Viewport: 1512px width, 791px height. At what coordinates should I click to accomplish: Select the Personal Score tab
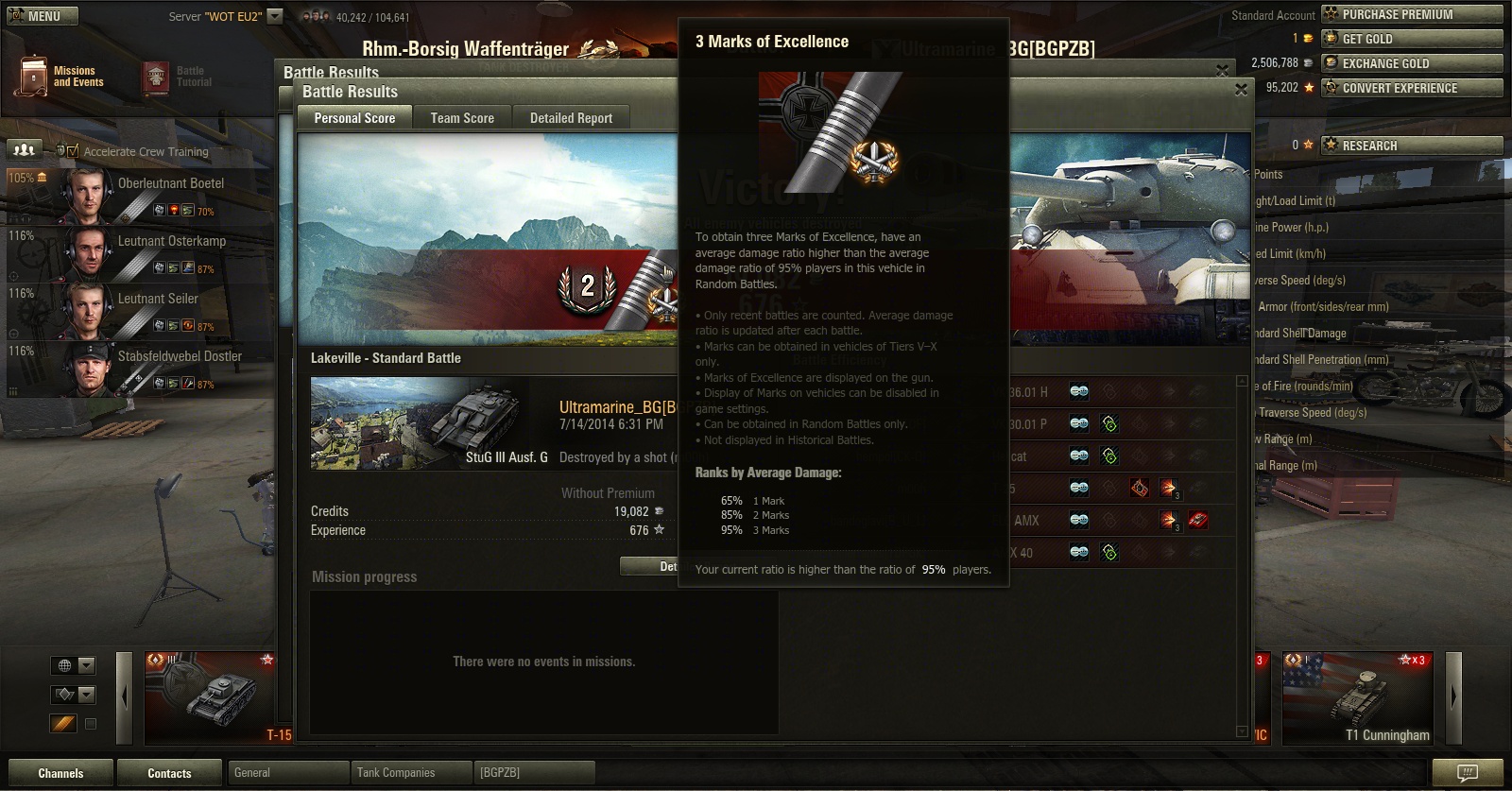coord(354,118)
